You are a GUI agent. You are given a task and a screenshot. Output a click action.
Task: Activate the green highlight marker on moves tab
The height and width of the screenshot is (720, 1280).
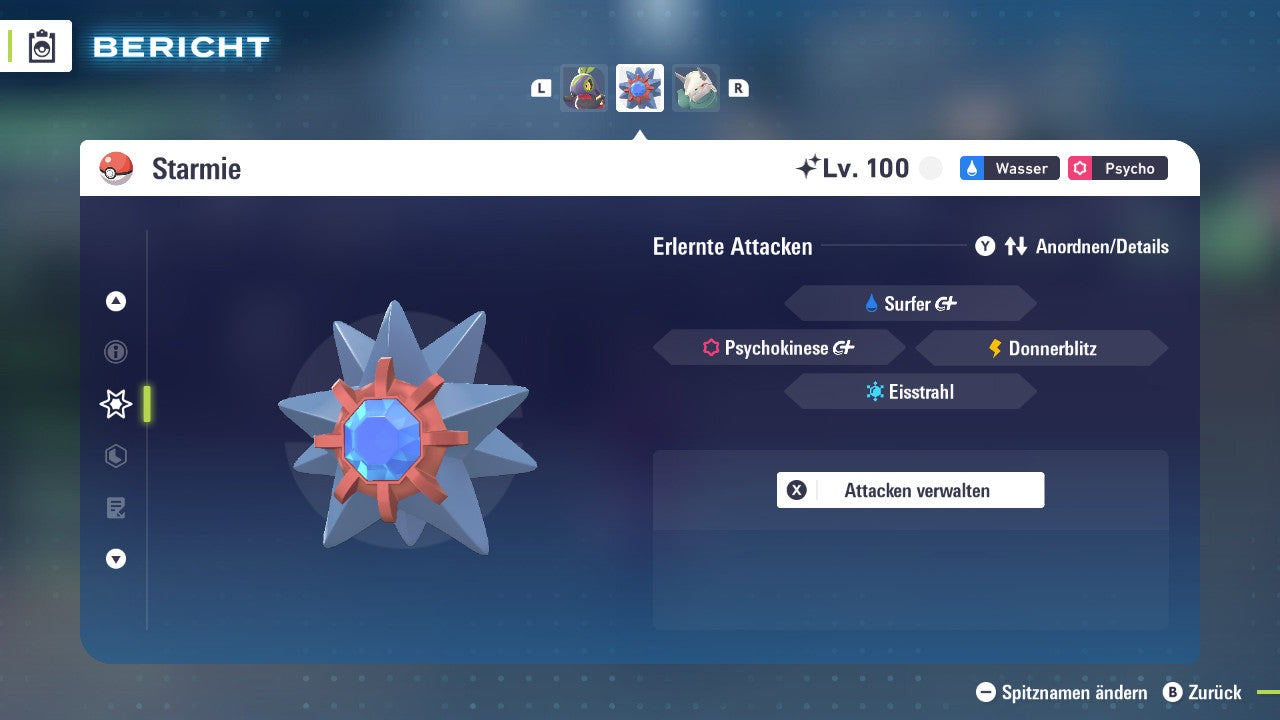(x=146, y=404)
